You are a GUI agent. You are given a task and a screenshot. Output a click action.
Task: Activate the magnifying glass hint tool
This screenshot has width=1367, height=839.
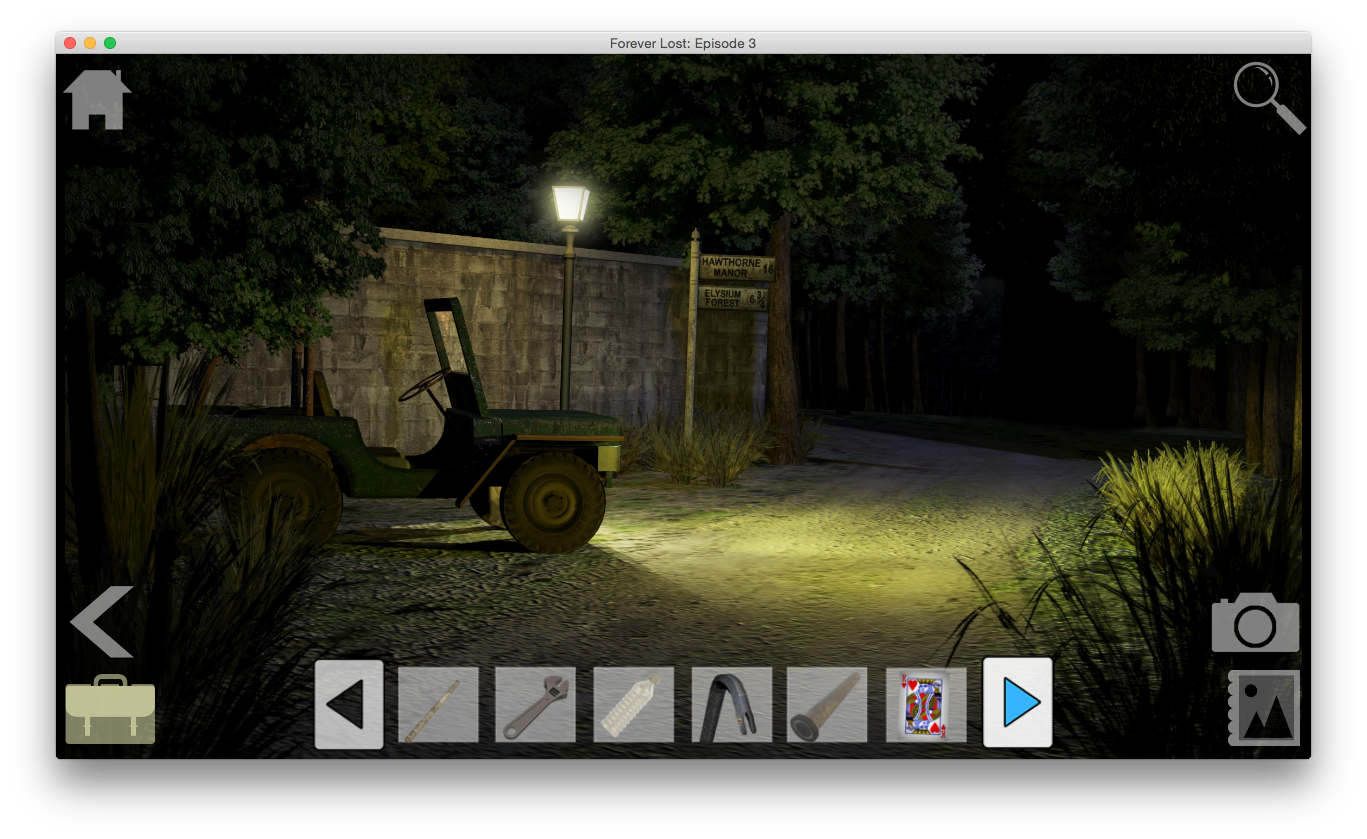coord(1268,97)
